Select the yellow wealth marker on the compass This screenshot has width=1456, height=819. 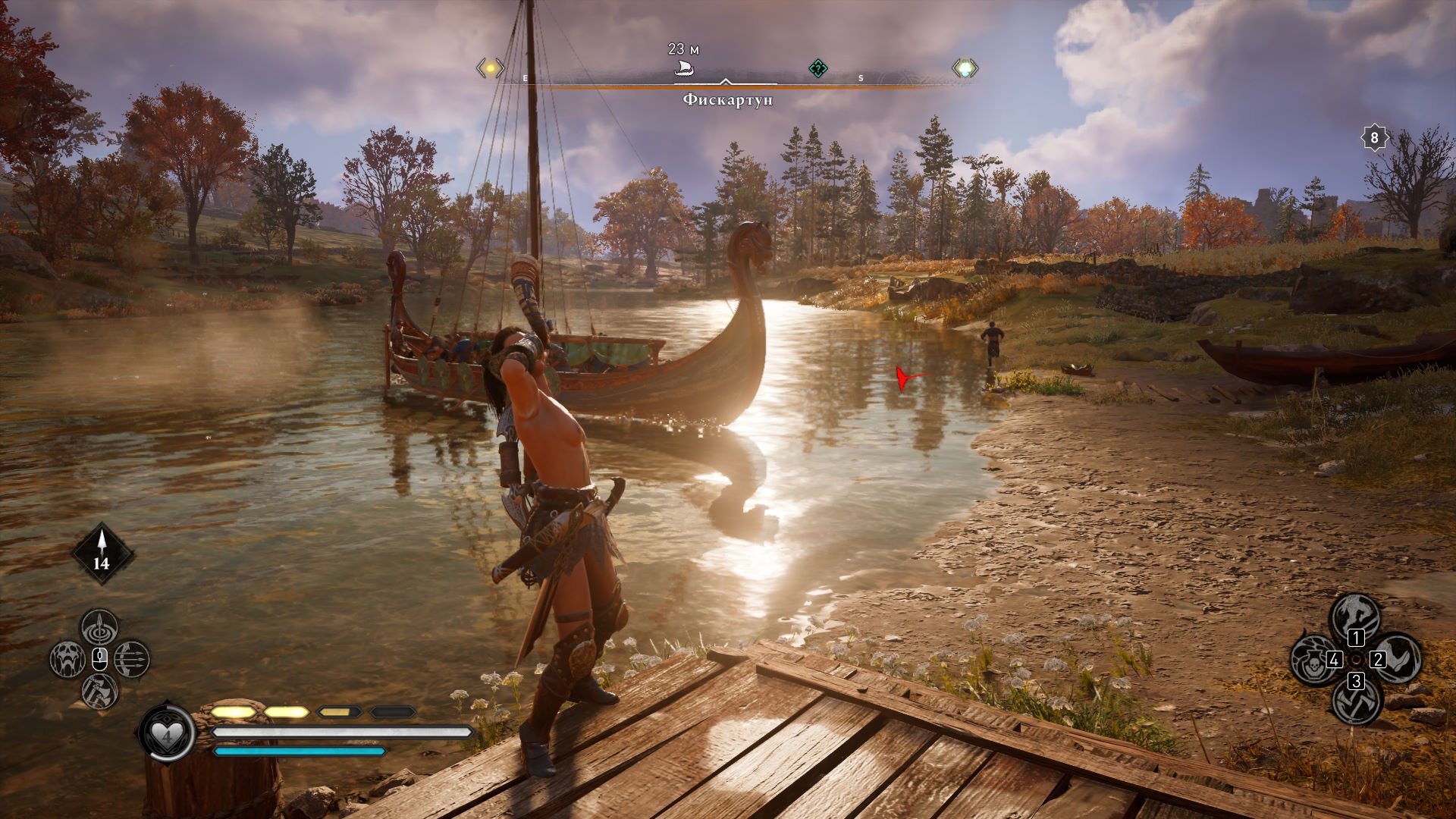490,68
